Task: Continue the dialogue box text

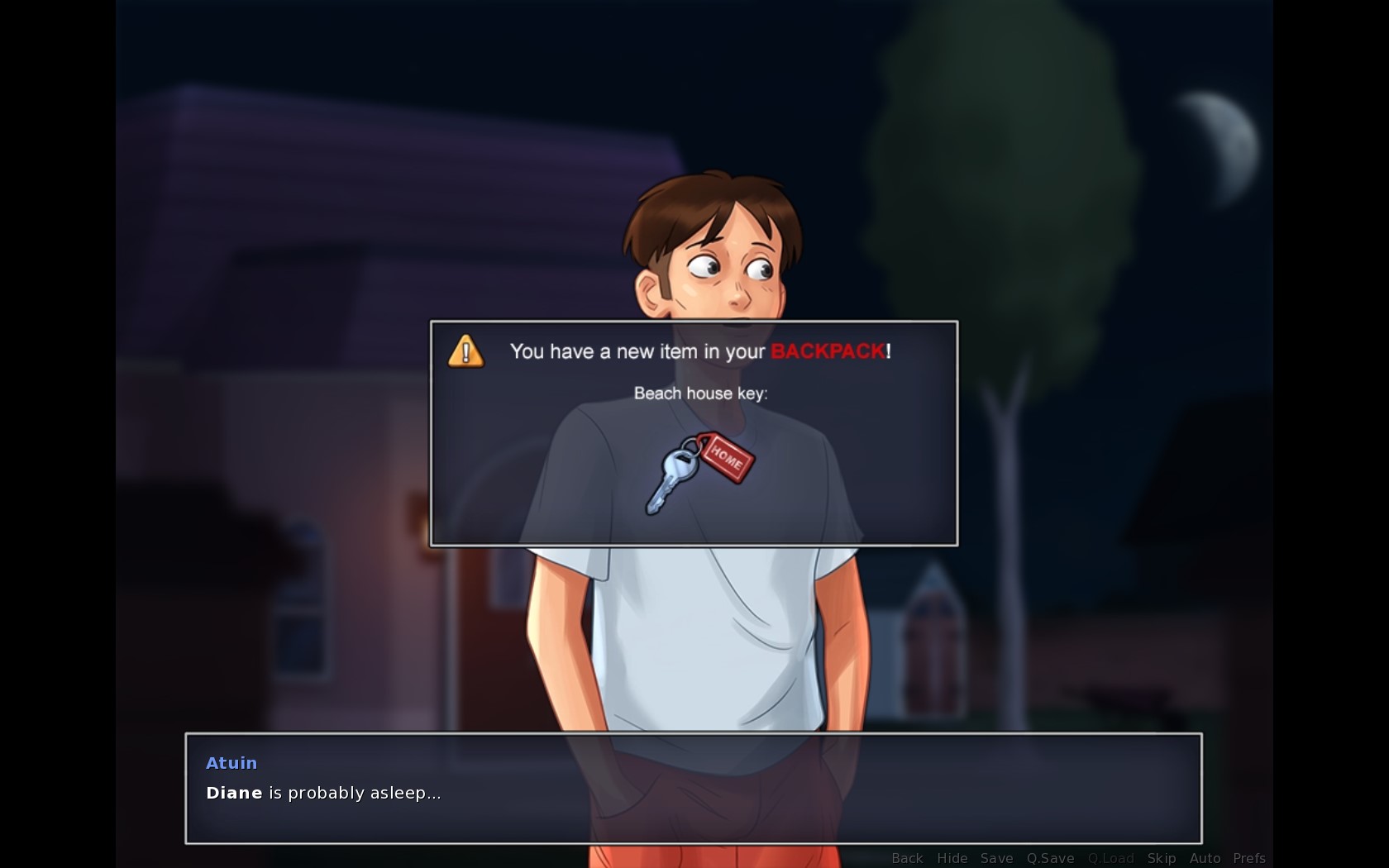Action: (x=693, y=788)
